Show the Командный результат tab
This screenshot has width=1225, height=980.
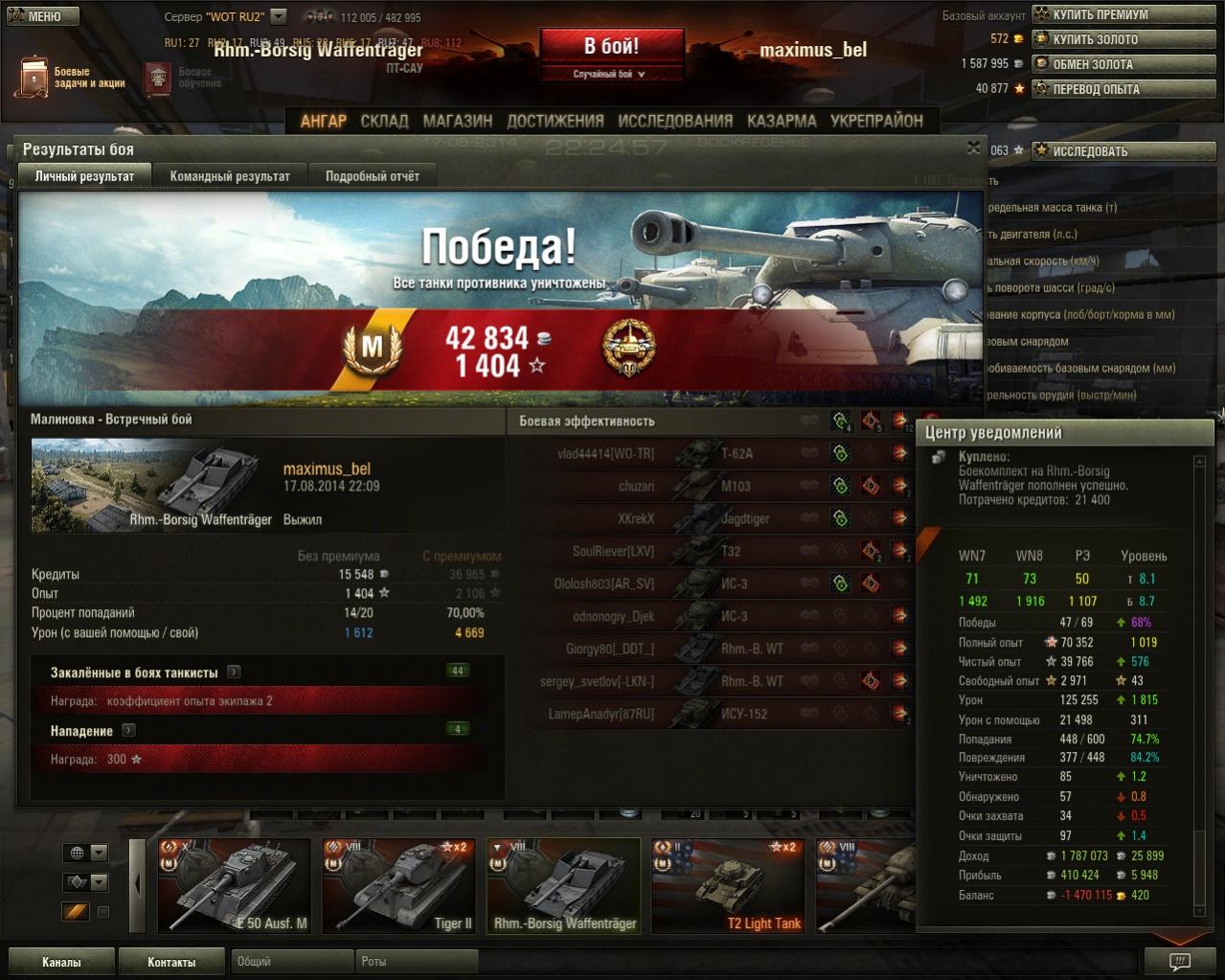click(x=230, y=176)
